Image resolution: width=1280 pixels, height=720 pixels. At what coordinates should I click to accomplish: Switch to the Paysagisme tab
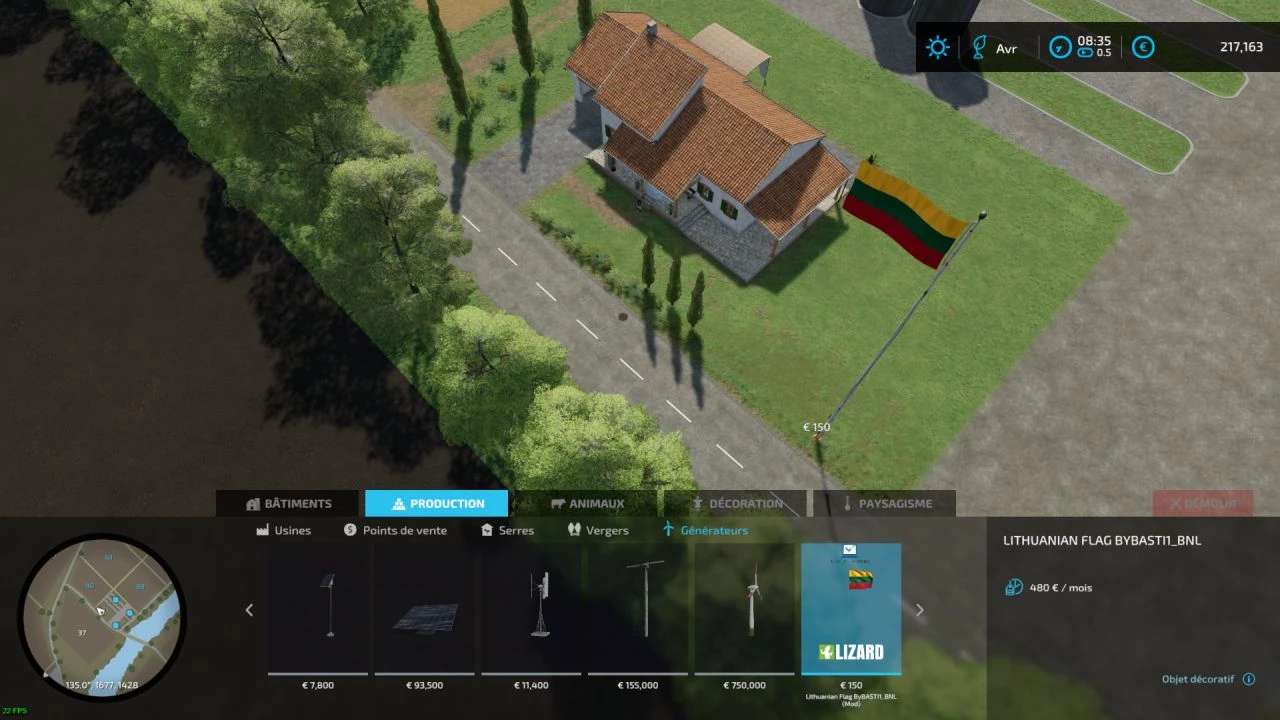pyautogui.click(x=885, y=504)
